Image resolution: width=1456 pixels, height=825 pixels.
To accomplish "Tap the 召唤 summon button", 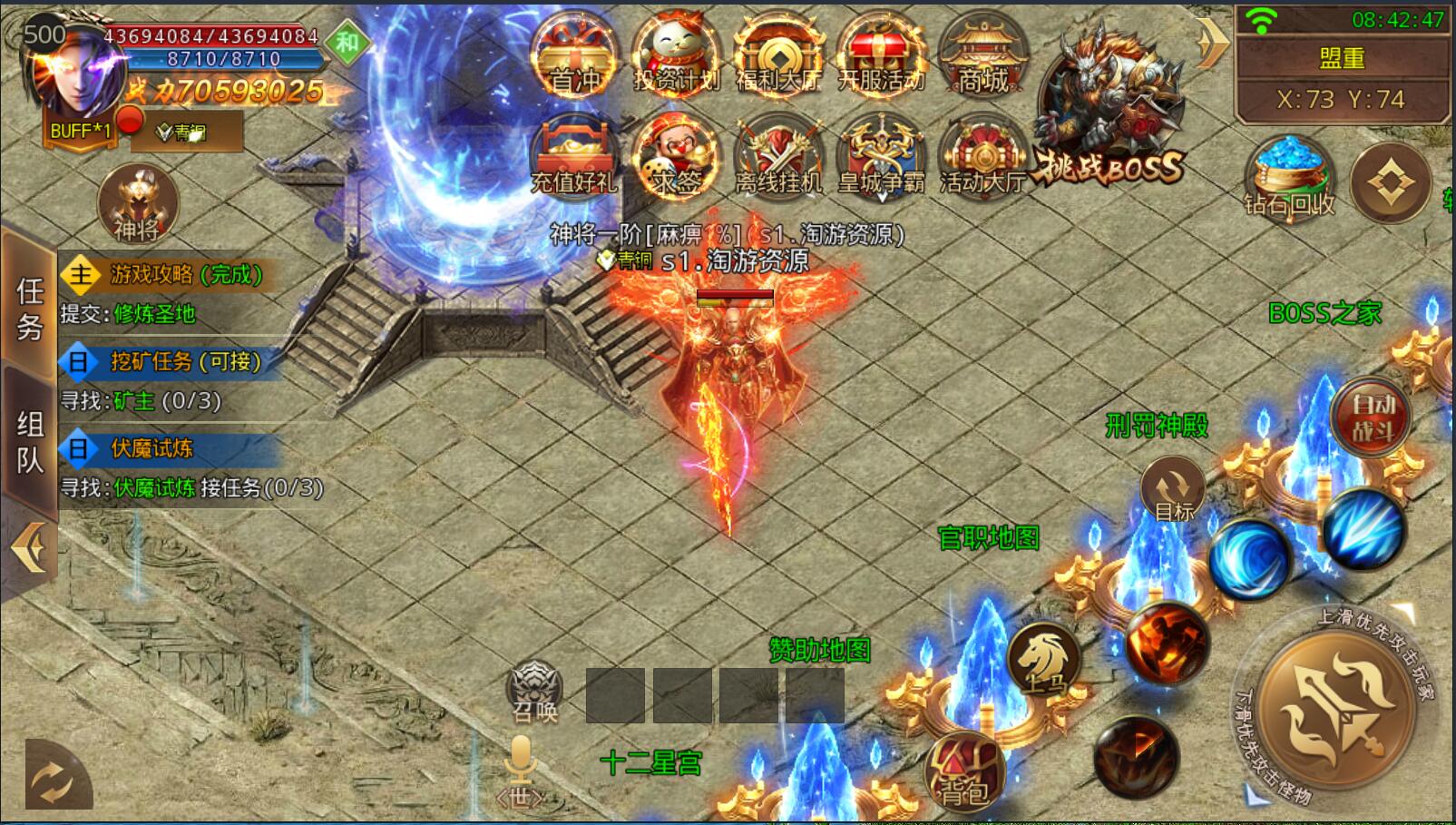I will [534, 692].
